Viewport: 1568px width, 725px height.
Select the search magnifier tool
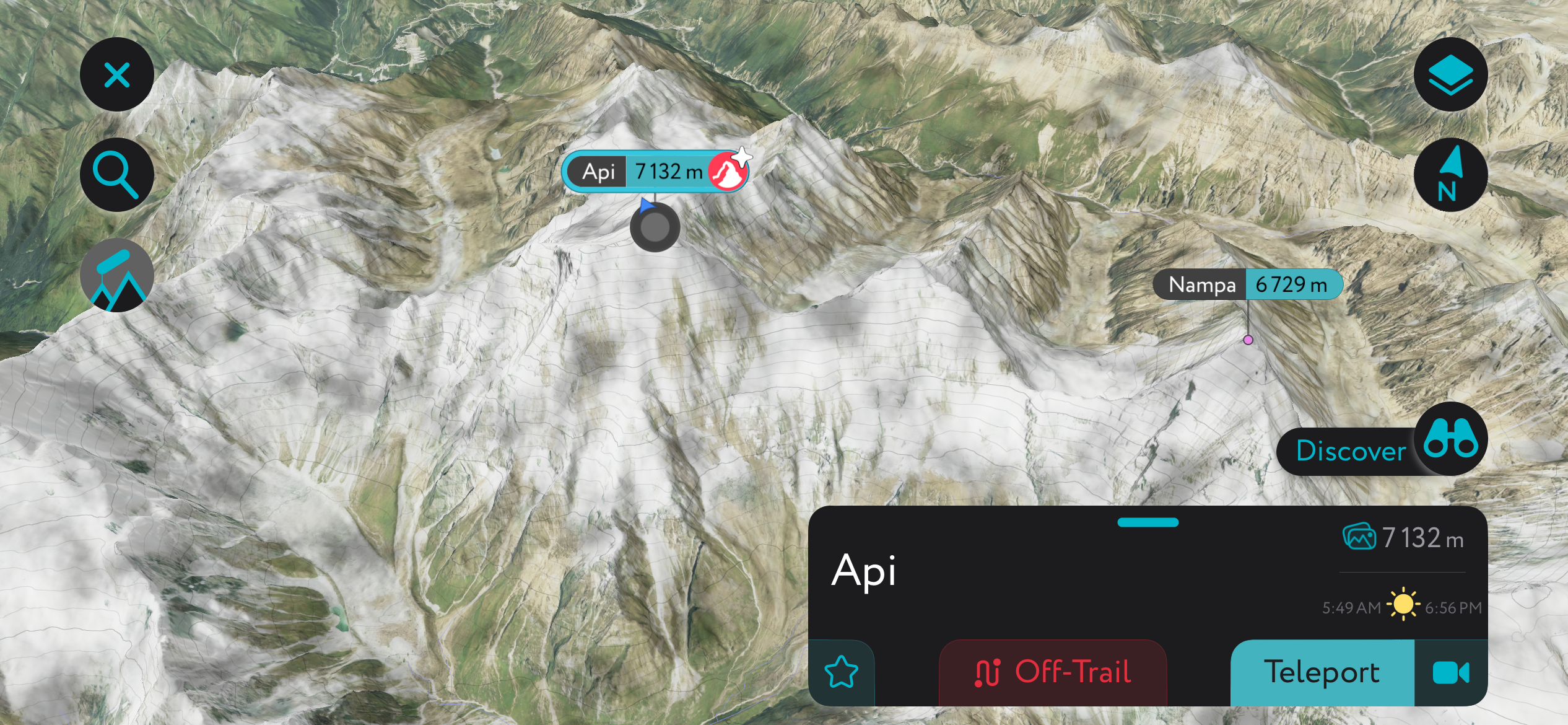tap(116, 174)
